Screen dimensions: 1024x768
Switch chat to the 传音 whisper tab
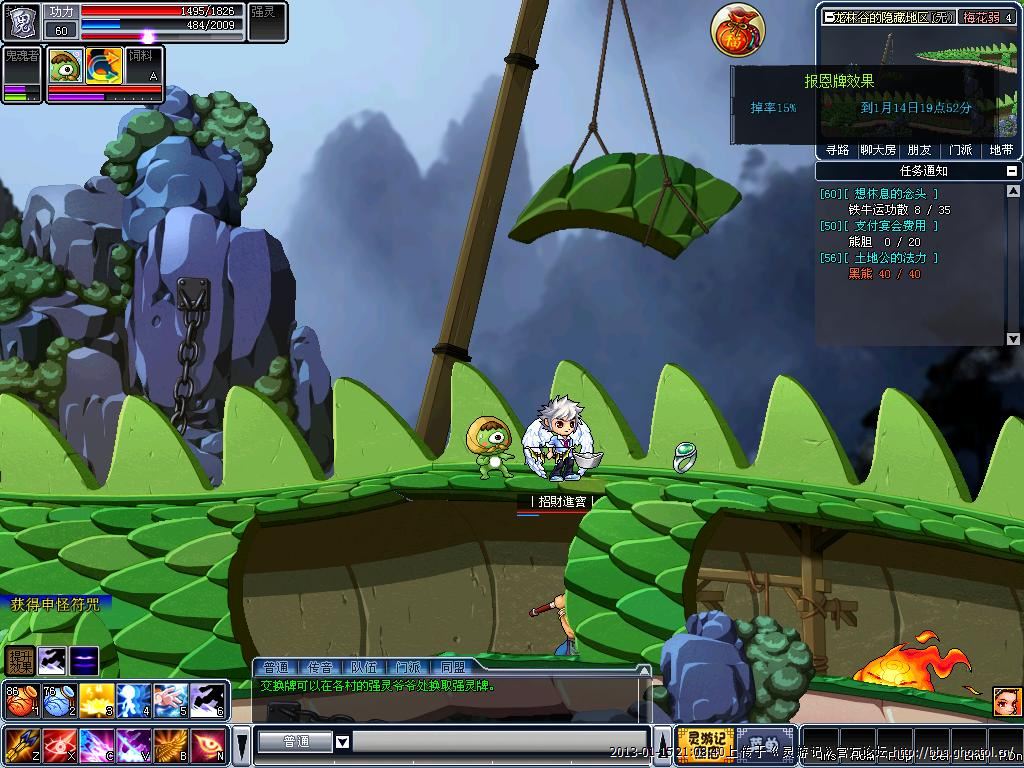point(320,667)
